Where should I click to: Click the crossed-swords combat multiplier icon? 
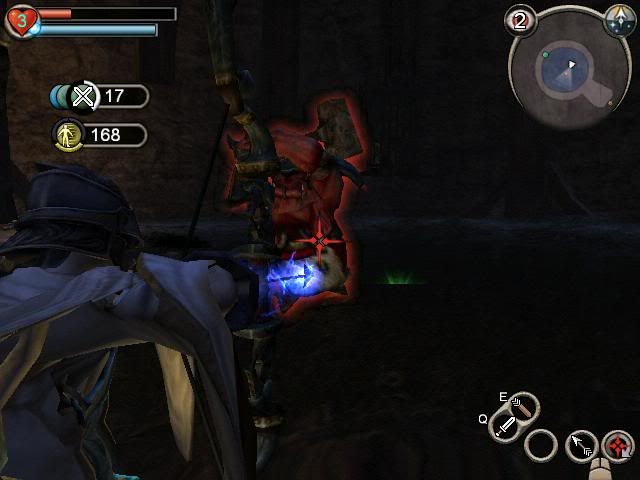(x=84, y=96)
